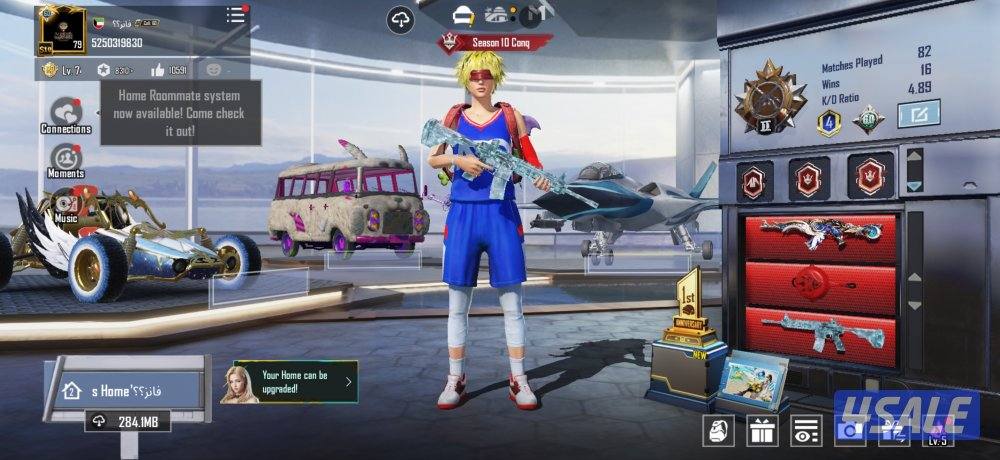Open the gift box icon
Image resolution: width=1000 pixels, height=460 pixels.
(763, 431)
